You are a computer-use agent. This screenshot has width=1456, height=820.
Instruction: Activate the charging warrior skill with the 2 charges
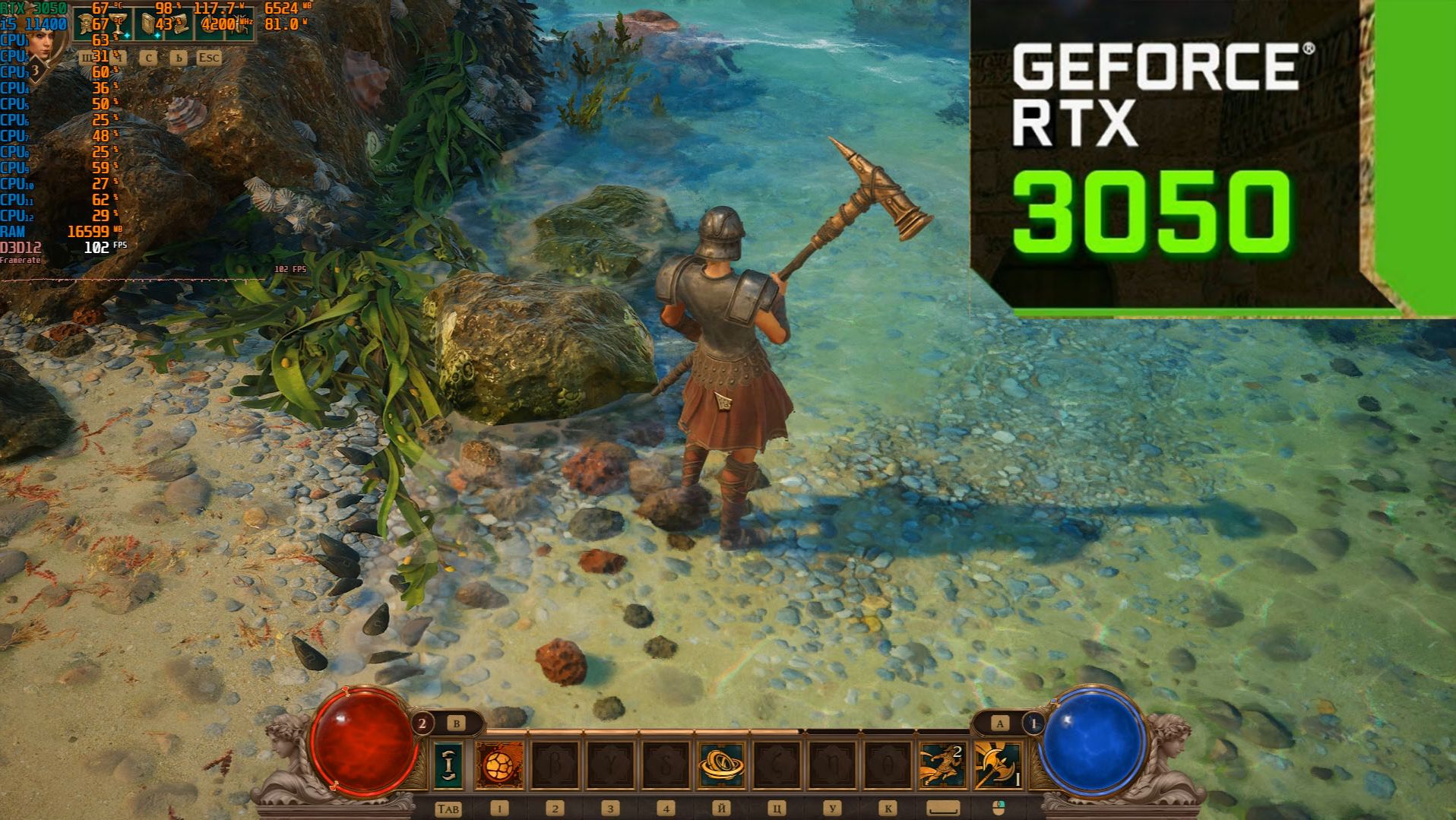click(x=942, y=764)
